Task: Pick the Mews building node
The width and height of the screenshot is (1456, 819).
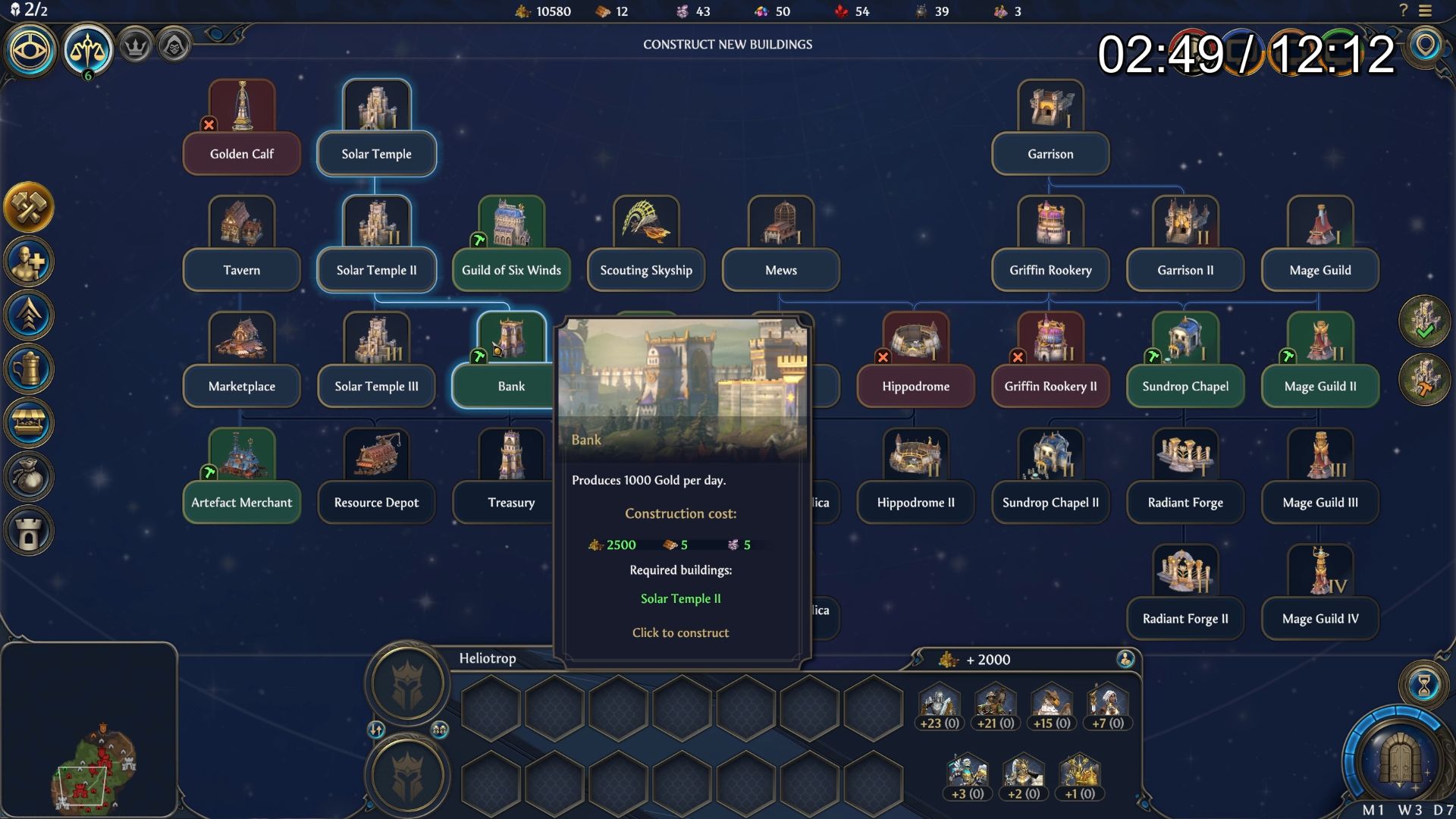Action: tap(781, 270)
